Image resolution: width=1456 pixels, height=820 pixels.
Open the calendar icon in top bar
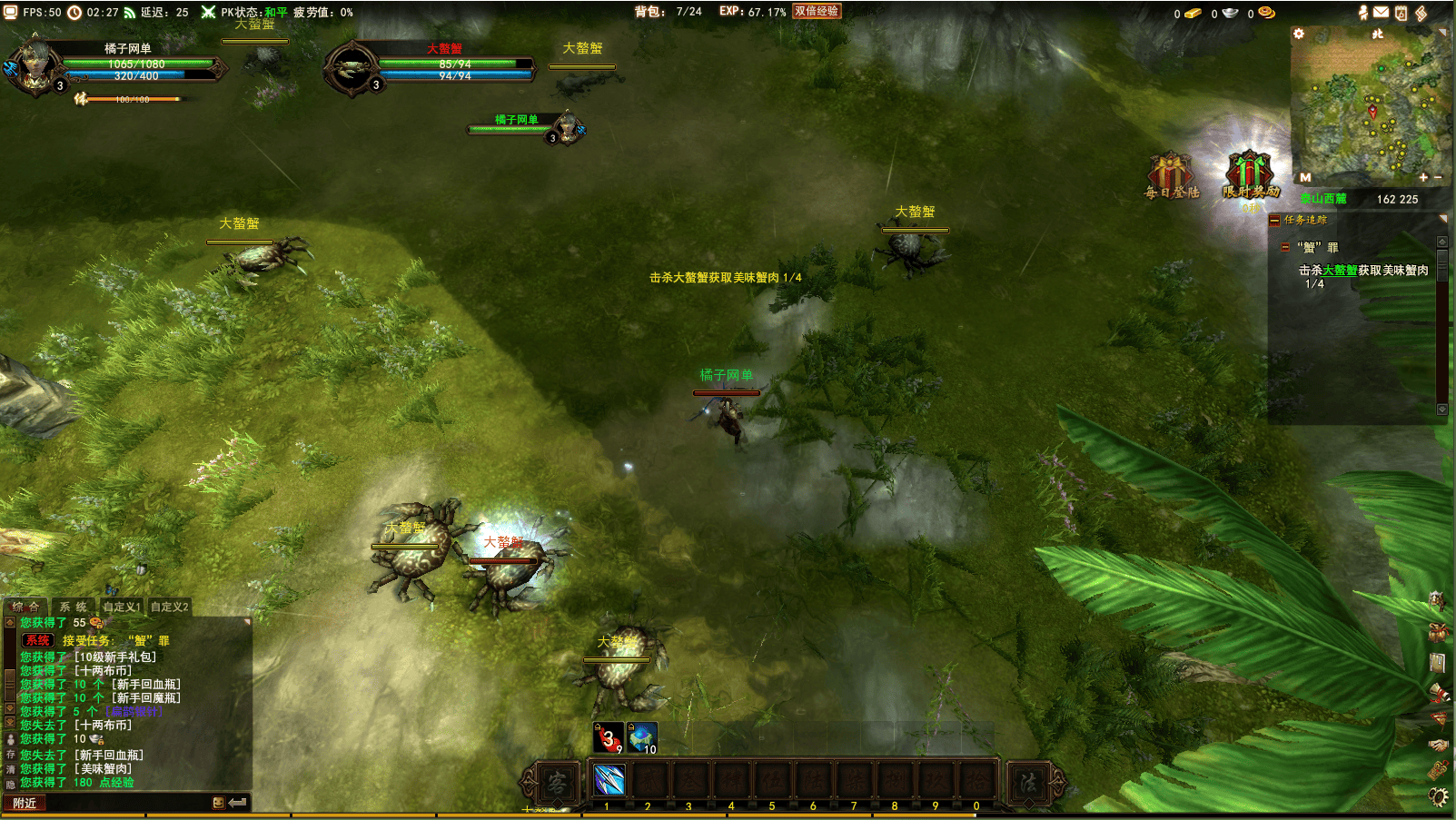click(1401, 13)
